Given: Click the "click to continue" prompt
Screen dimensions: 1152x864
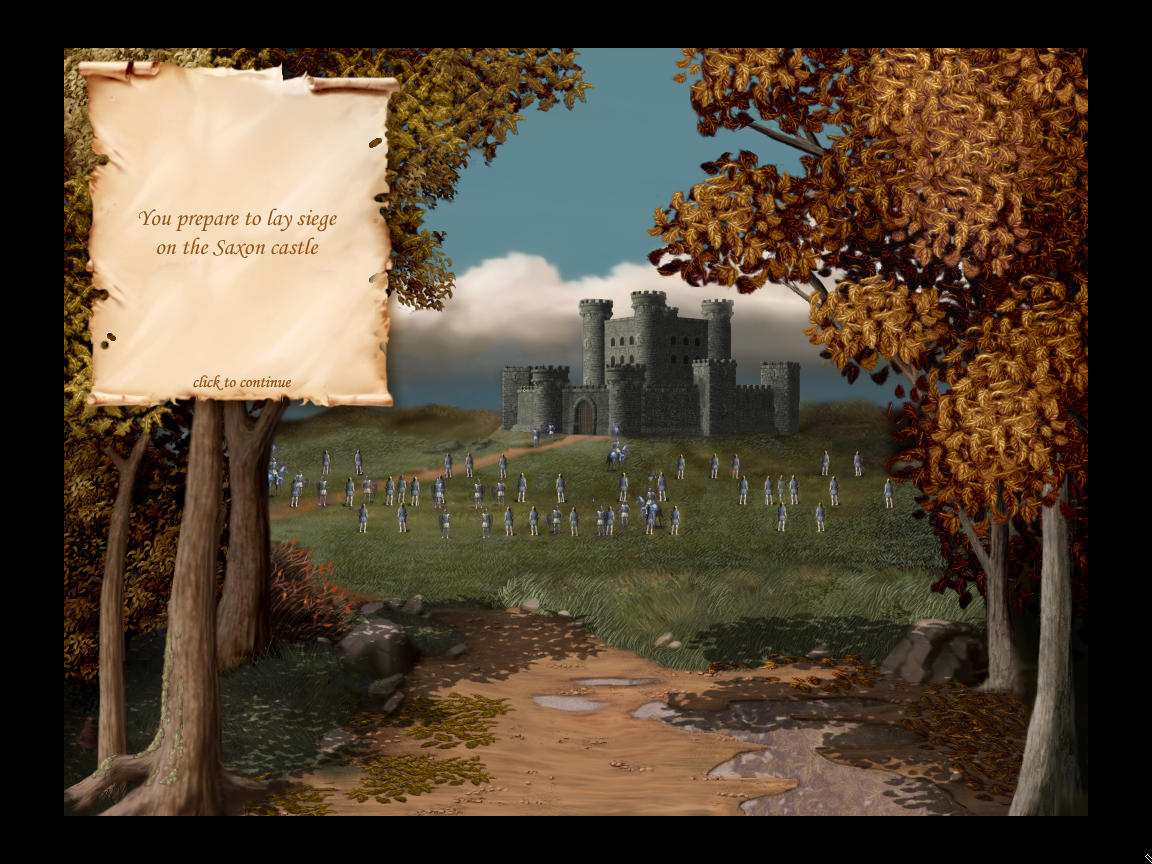Looking at the screenshot, I should (x=242, y=382).
